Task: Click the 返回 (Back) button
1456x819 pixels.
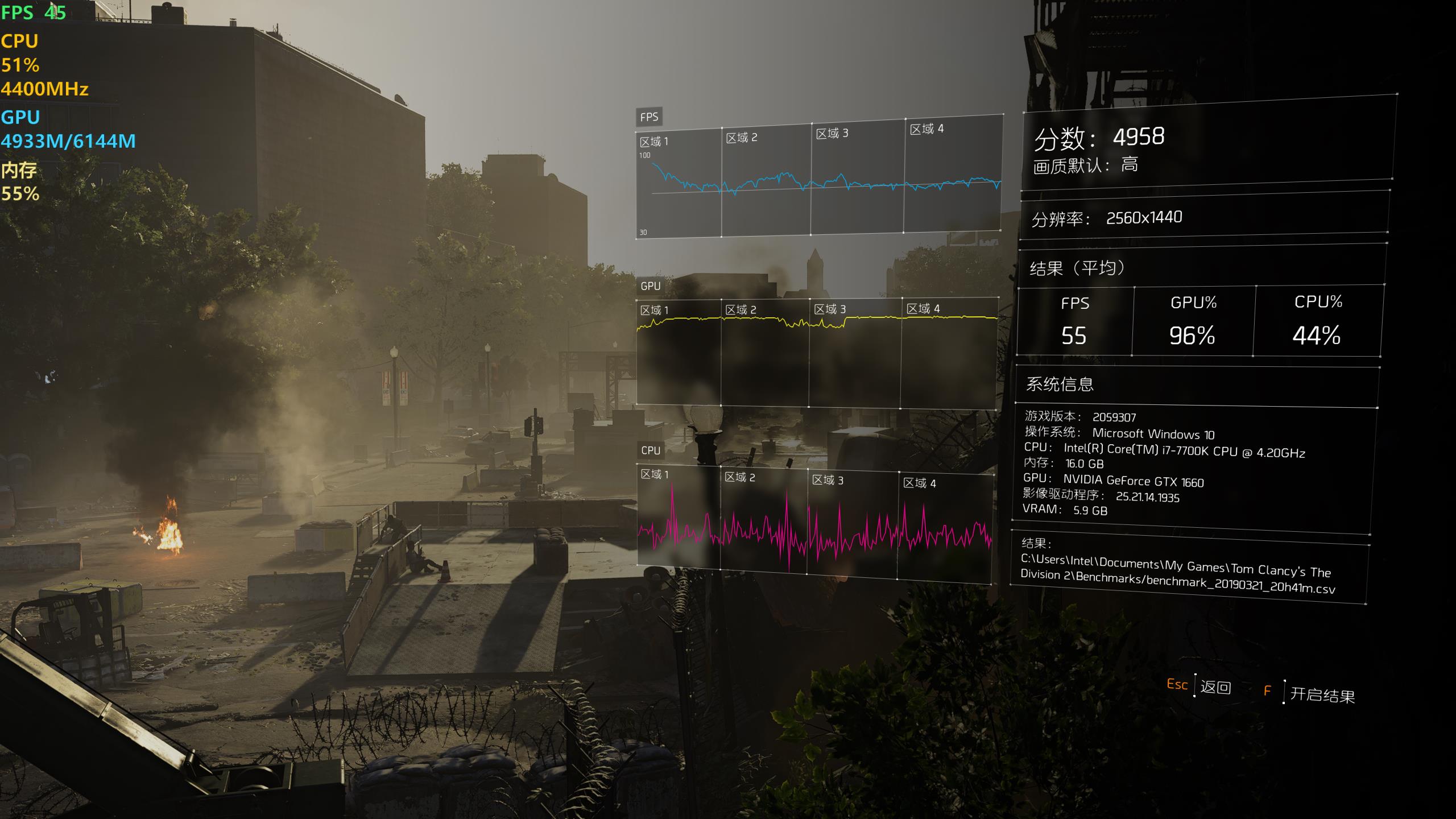Action: point(1215,687)
